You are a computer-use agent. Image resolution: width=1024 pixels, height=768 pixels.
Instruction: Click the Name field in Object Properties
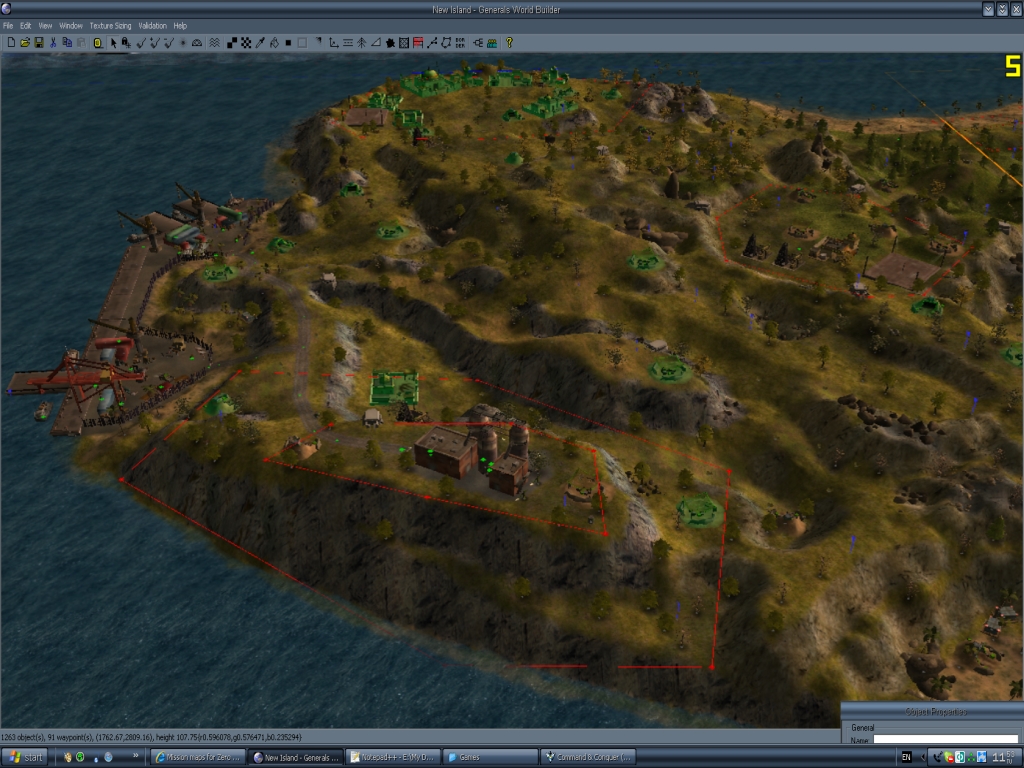(945, 740)
